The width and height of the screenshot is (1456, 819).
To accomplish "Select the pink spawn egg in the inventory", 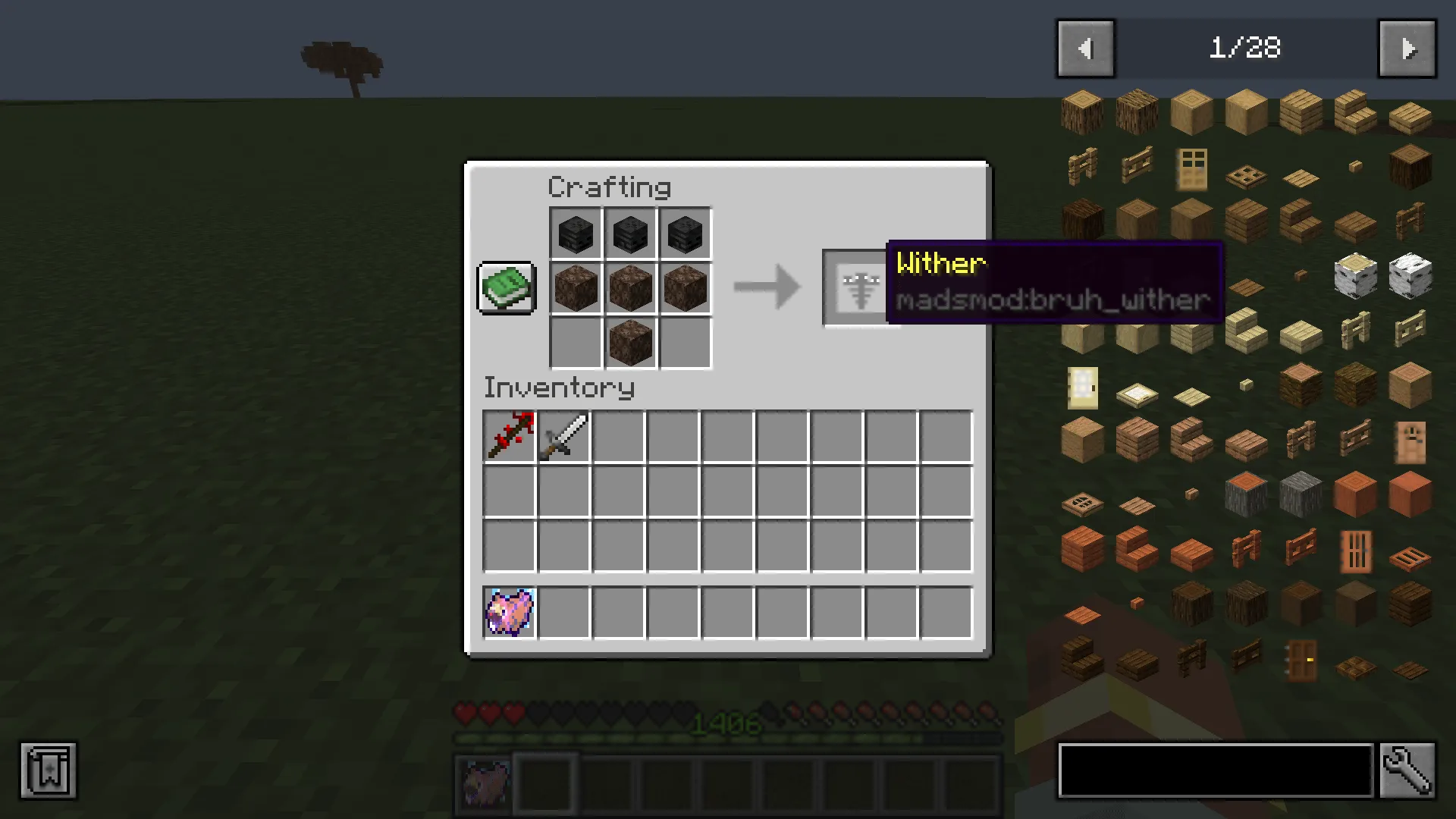I will coord(509,611).
